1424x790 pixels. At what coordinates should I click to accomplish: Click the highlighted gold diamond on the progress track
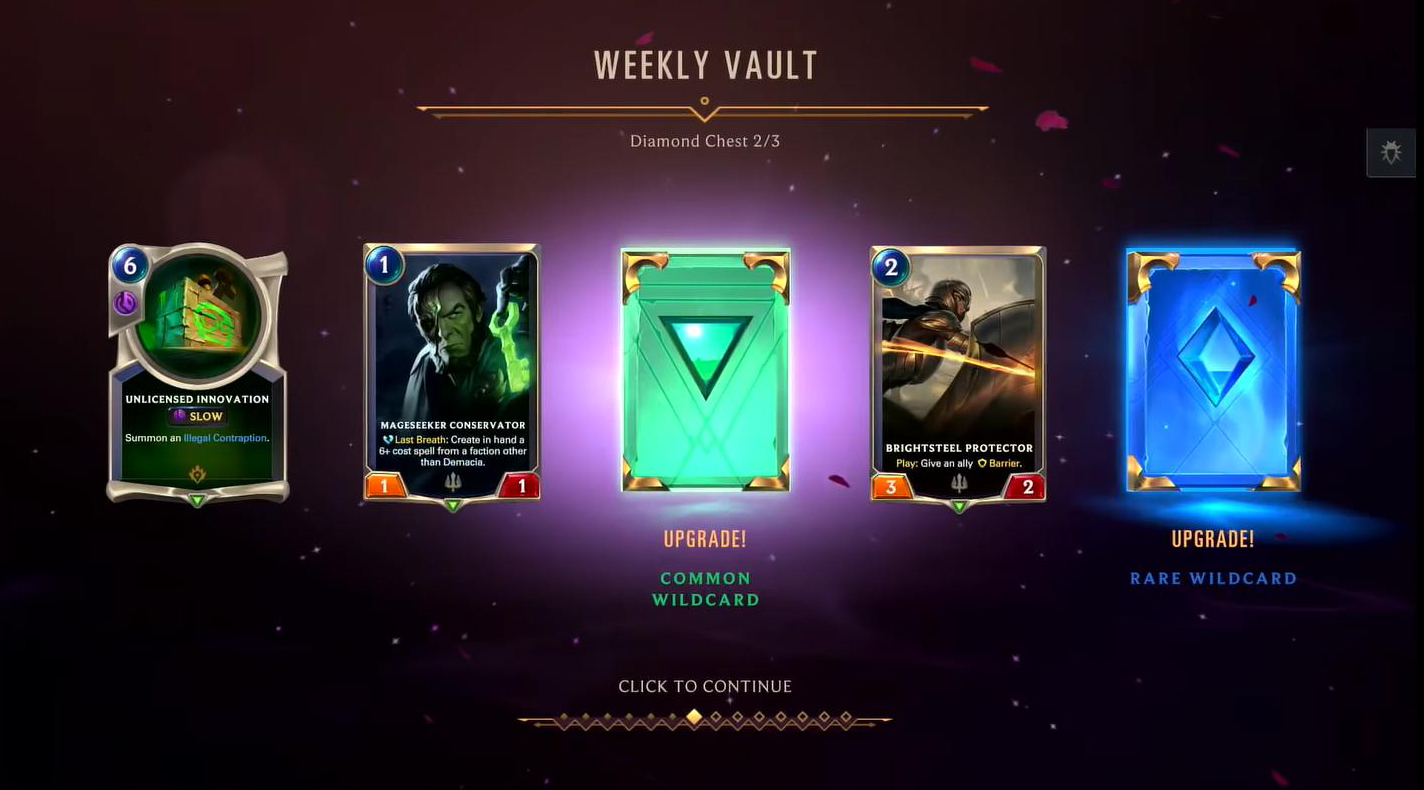pyautogui.click(x=693, y=716)
